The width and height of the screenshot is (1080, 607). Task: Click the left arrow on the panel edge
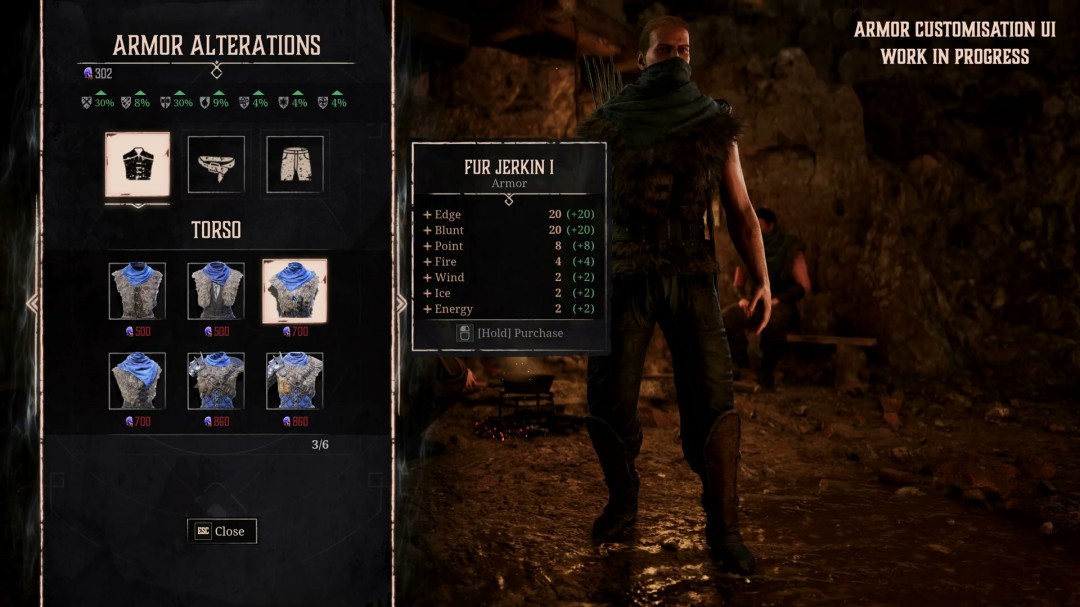point(32,304)
